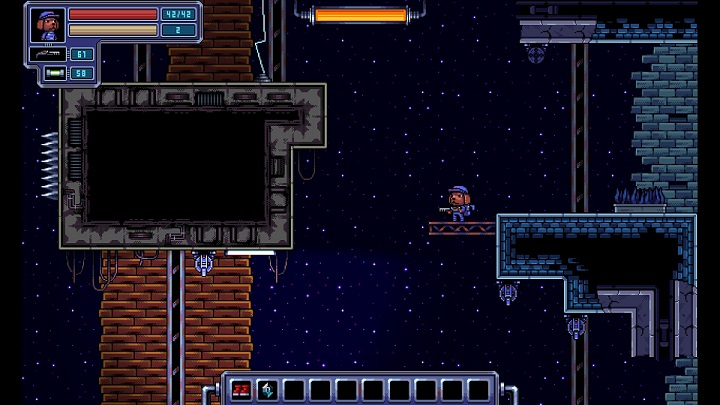
Task: Choose the blue crystal hotbar slot
Action: (x=267, y=390)
